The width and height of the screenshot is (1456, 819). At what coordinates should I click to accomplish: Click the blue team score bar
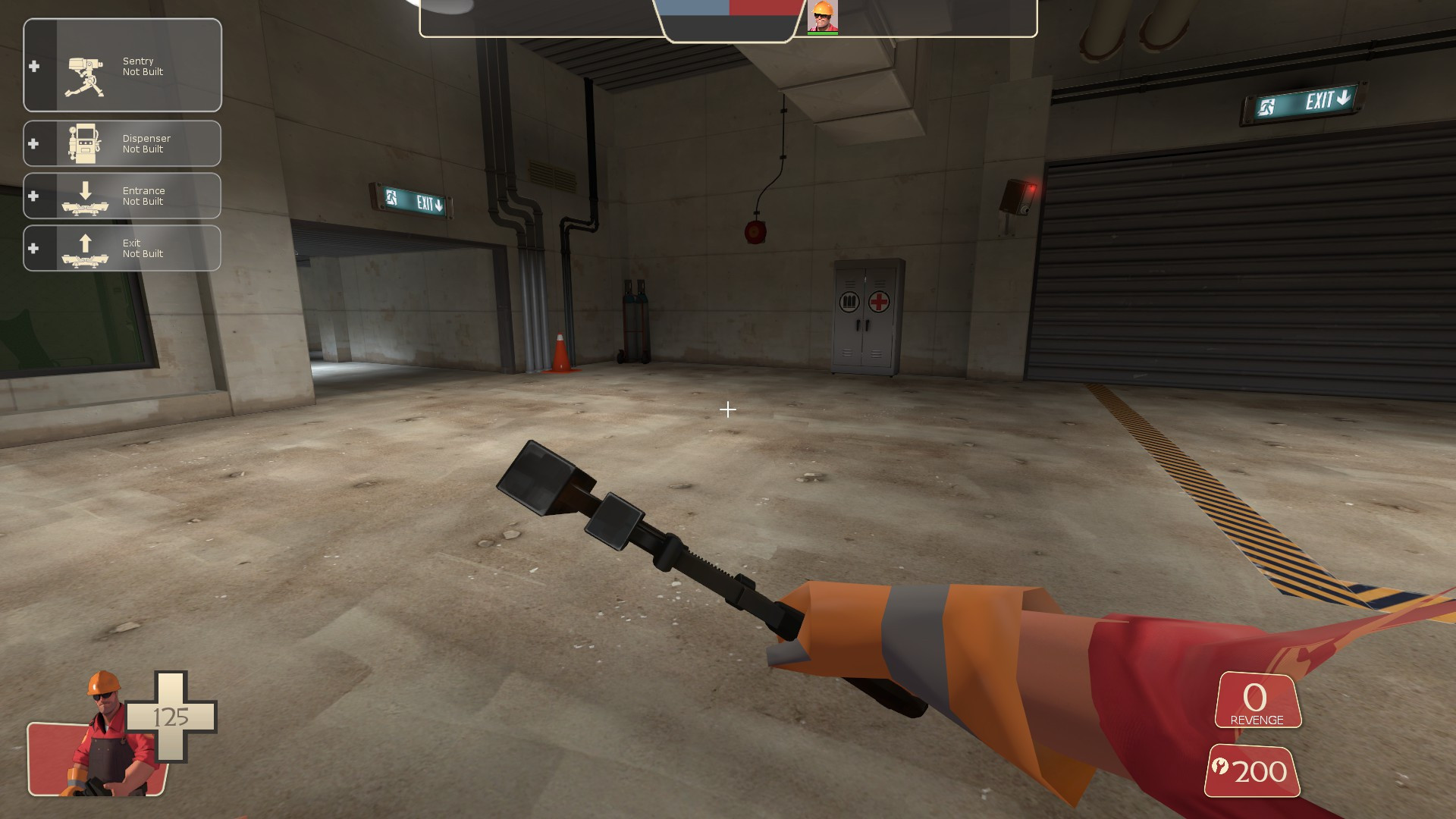pyautogui.click(x=694, y=9)
